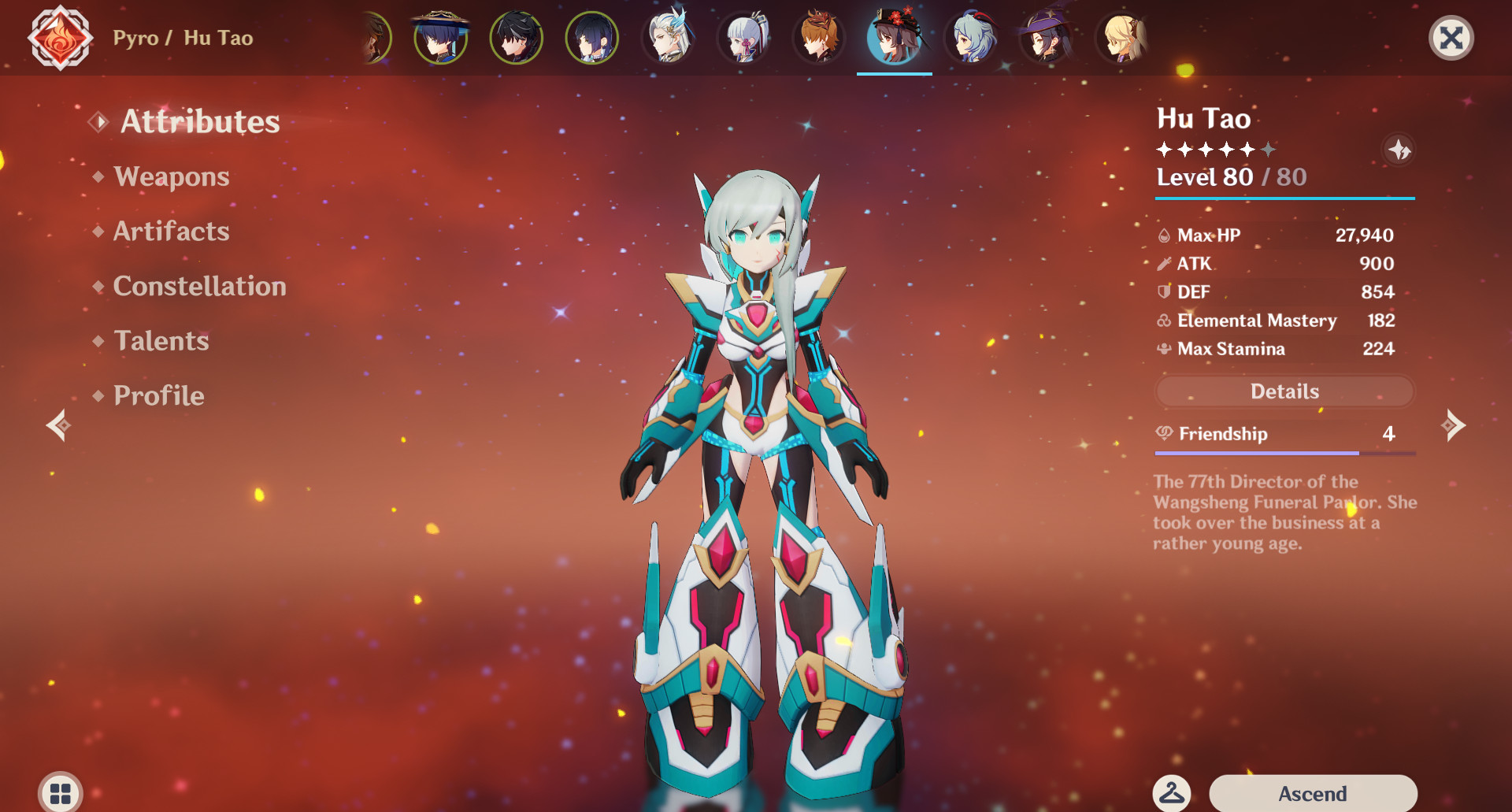Select the Traveler portrait at far left

click(374, 38)
